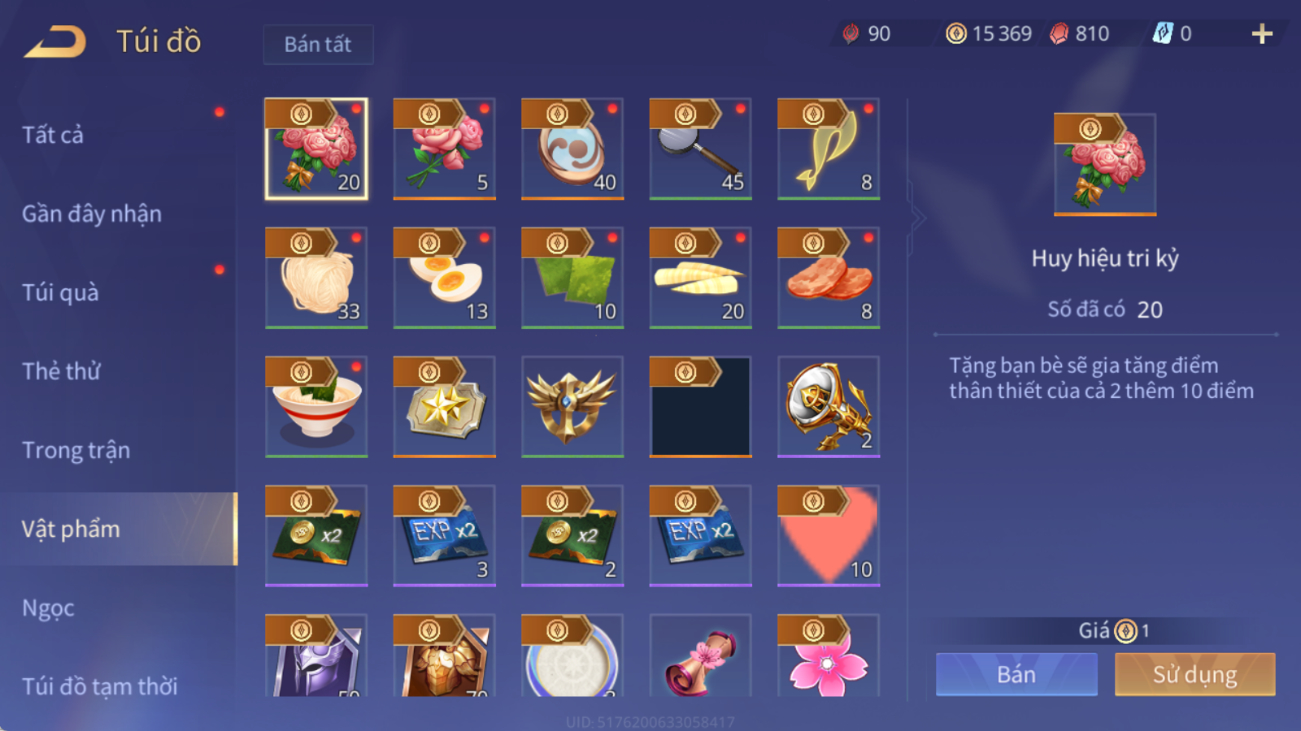Screen dimensions: 1301x731
Task: Select the "Túi đồ tạm thời" tab
Action: coord(100,687)
